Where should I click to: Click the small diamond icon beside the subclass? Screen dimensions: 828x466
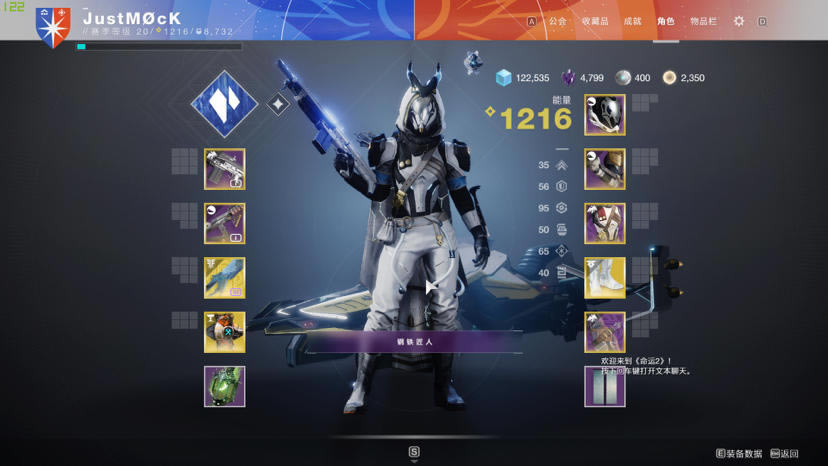coord(279,104)
